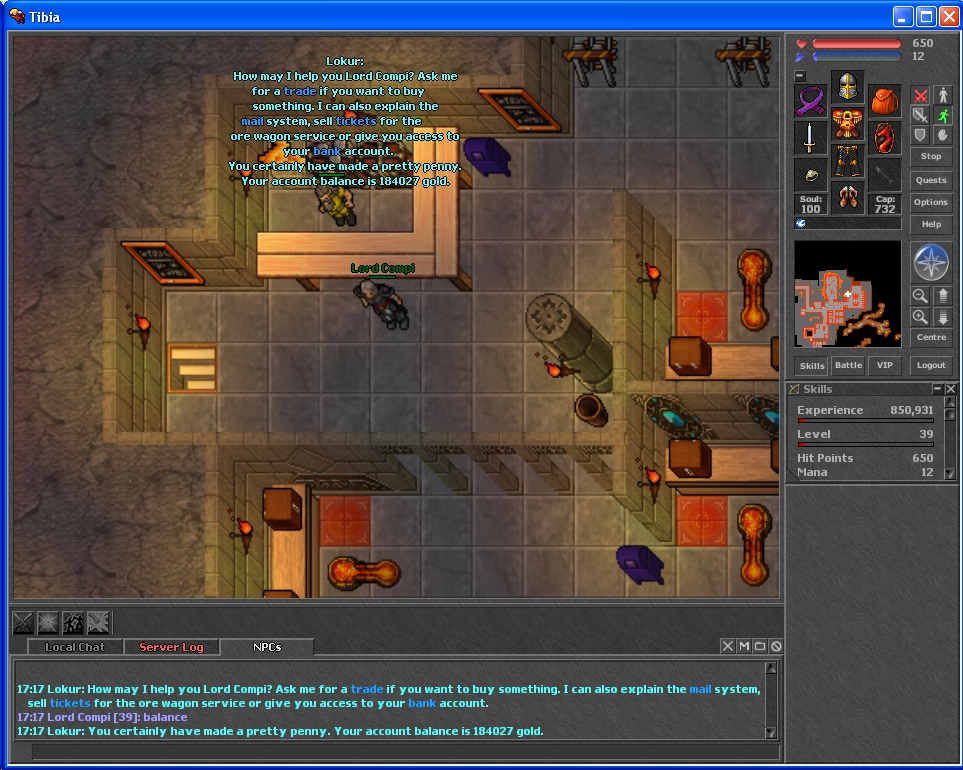Open the VIP list

pos(884,365)
